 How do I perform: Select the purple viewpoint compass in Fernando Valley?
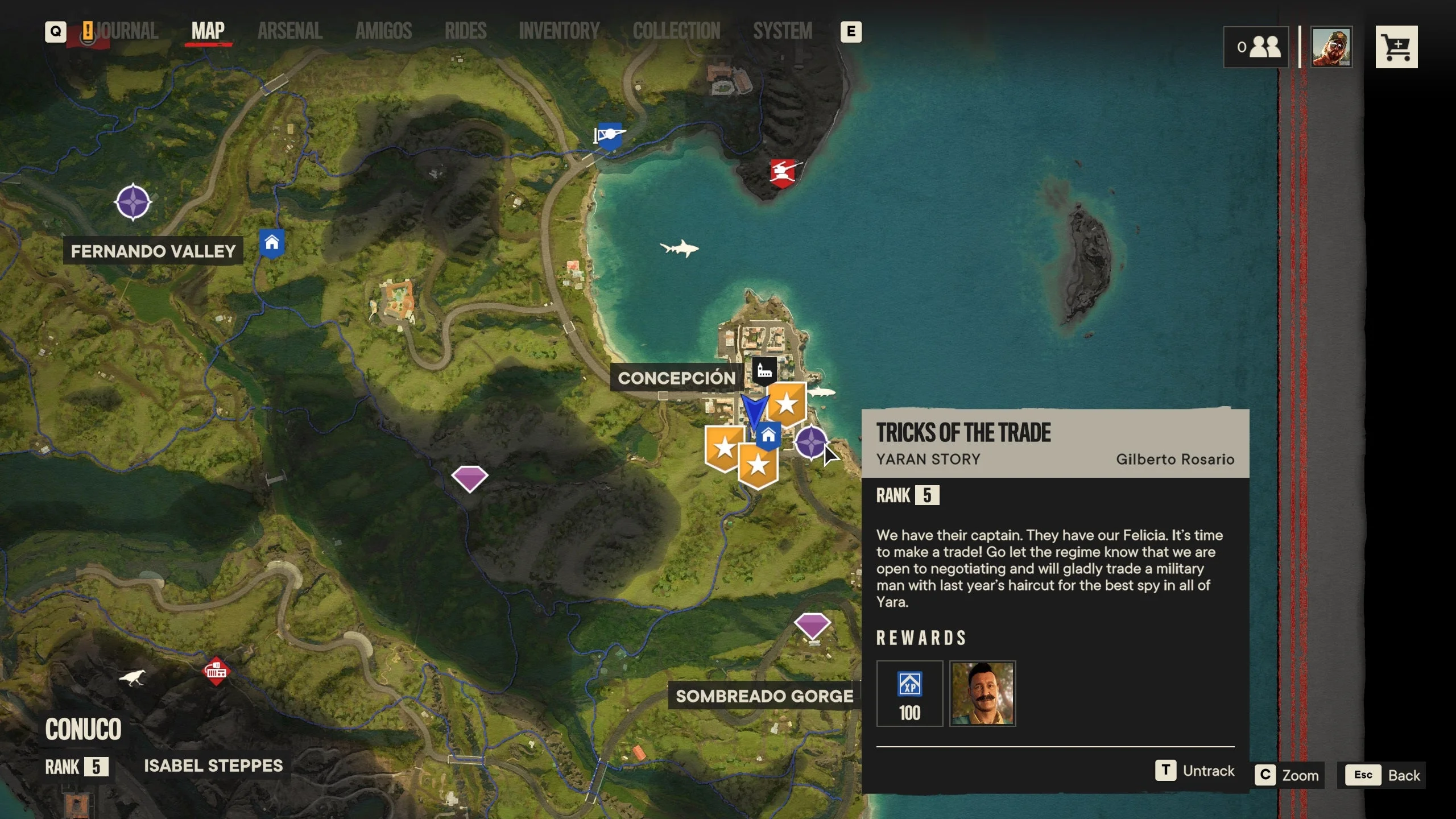pos(132,202)
